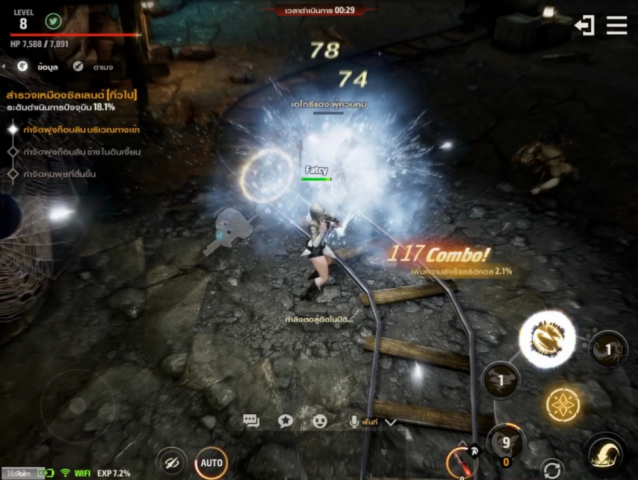Open the smiley emote menu
Viewport: 638px width, 480px height.
coord(320,422)
